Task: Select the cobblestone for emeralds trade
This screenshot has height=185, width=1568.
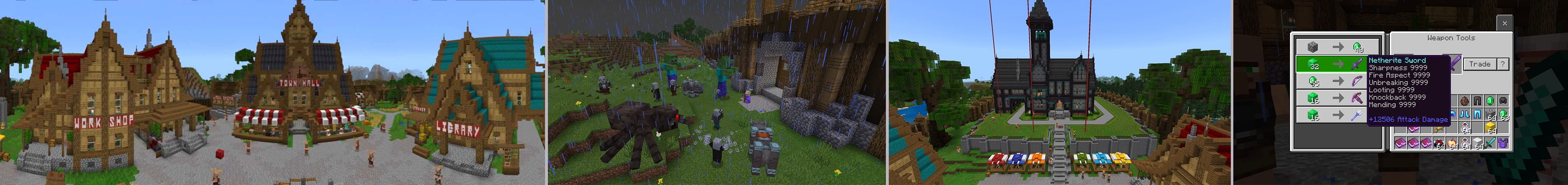Action: [1337, 47]
